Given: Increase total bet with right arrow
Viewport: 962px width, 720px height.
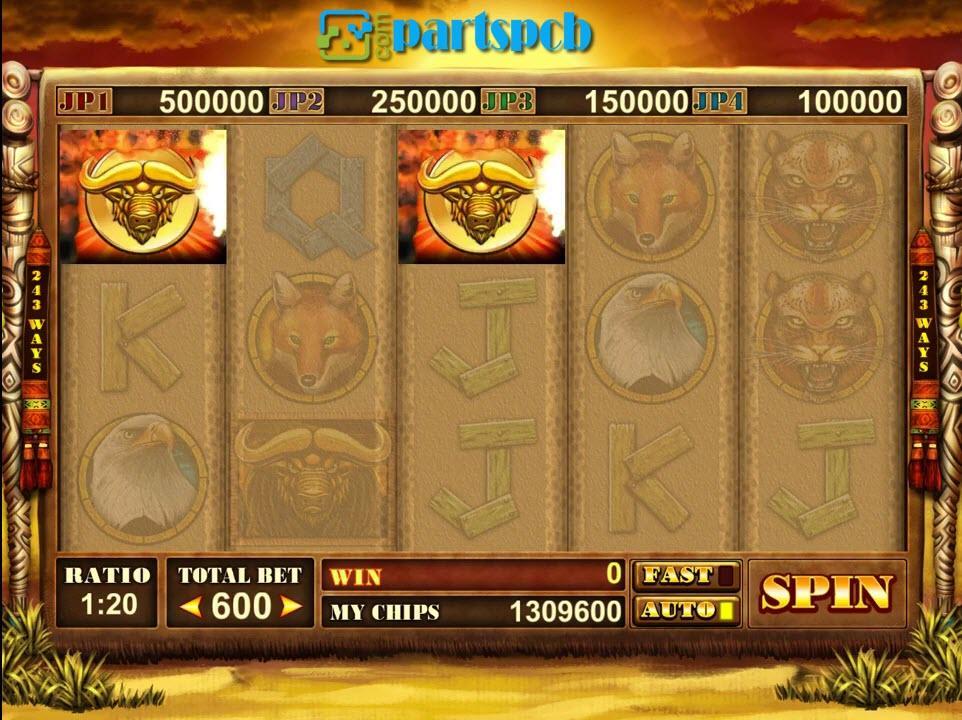Looking at the screenshot, I should coord(290,606).
